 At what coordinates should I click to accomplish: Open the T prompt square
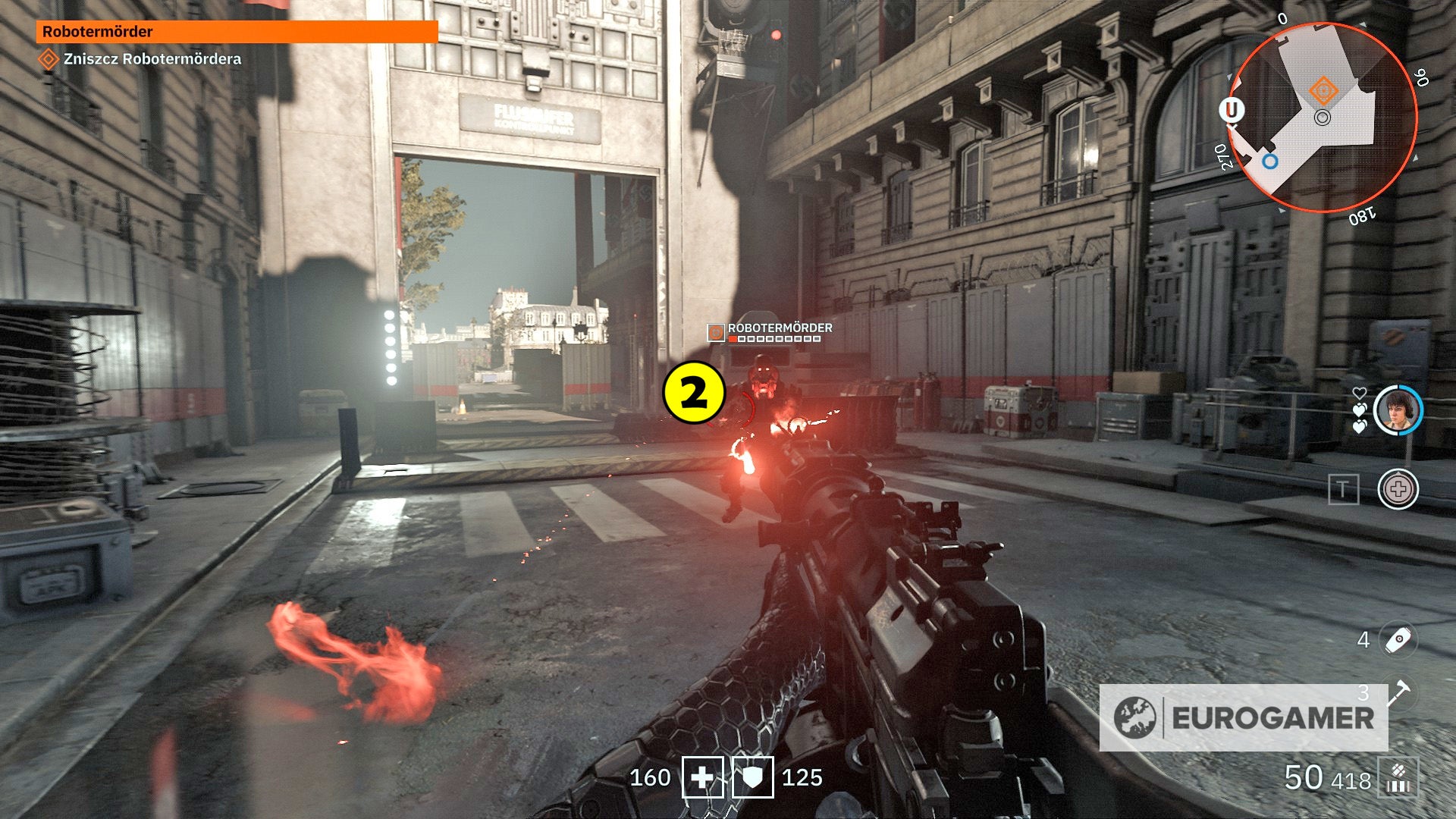click(1343, 488)
